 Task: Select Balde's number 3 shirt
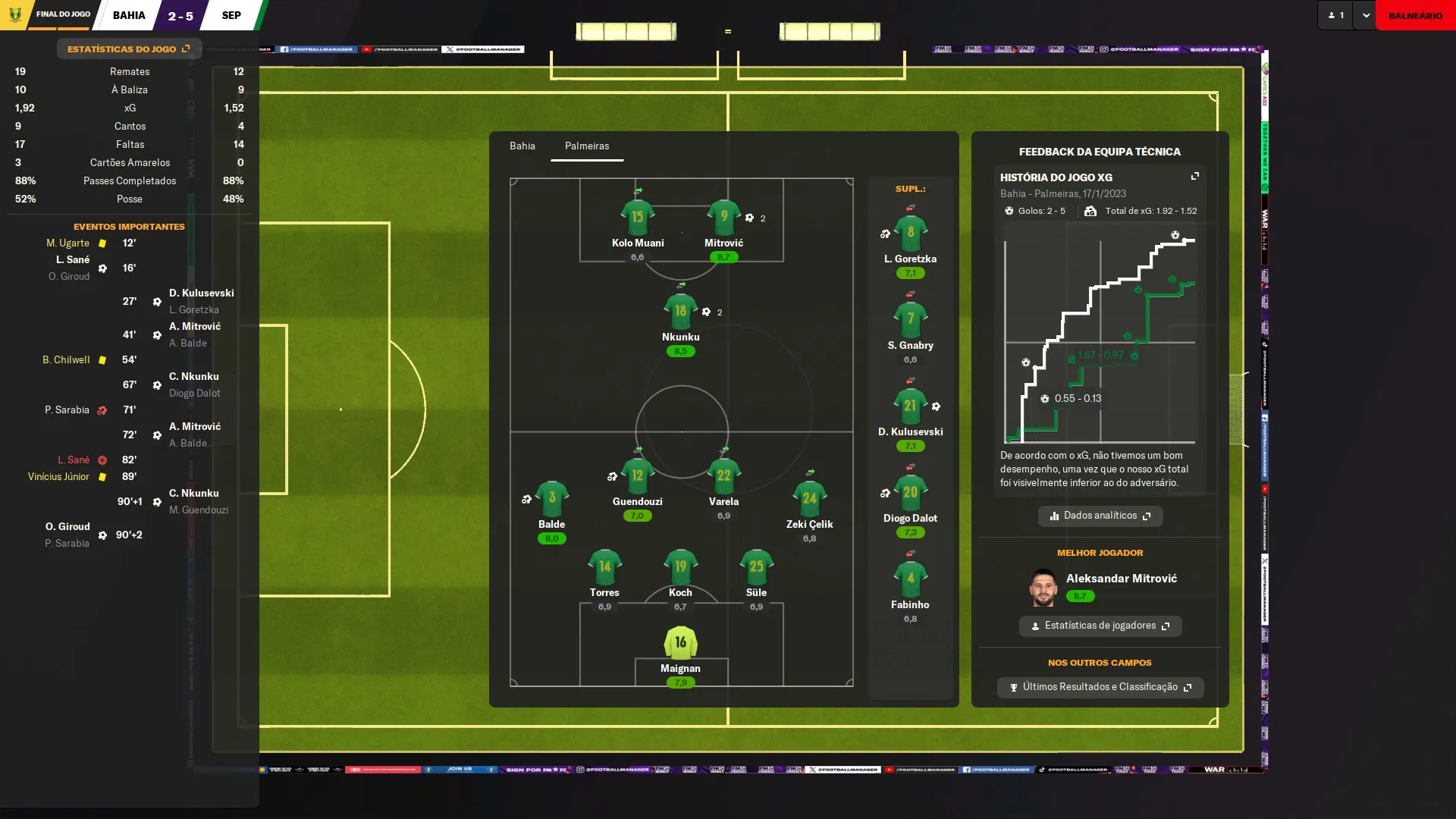click(x=551, y=499)
